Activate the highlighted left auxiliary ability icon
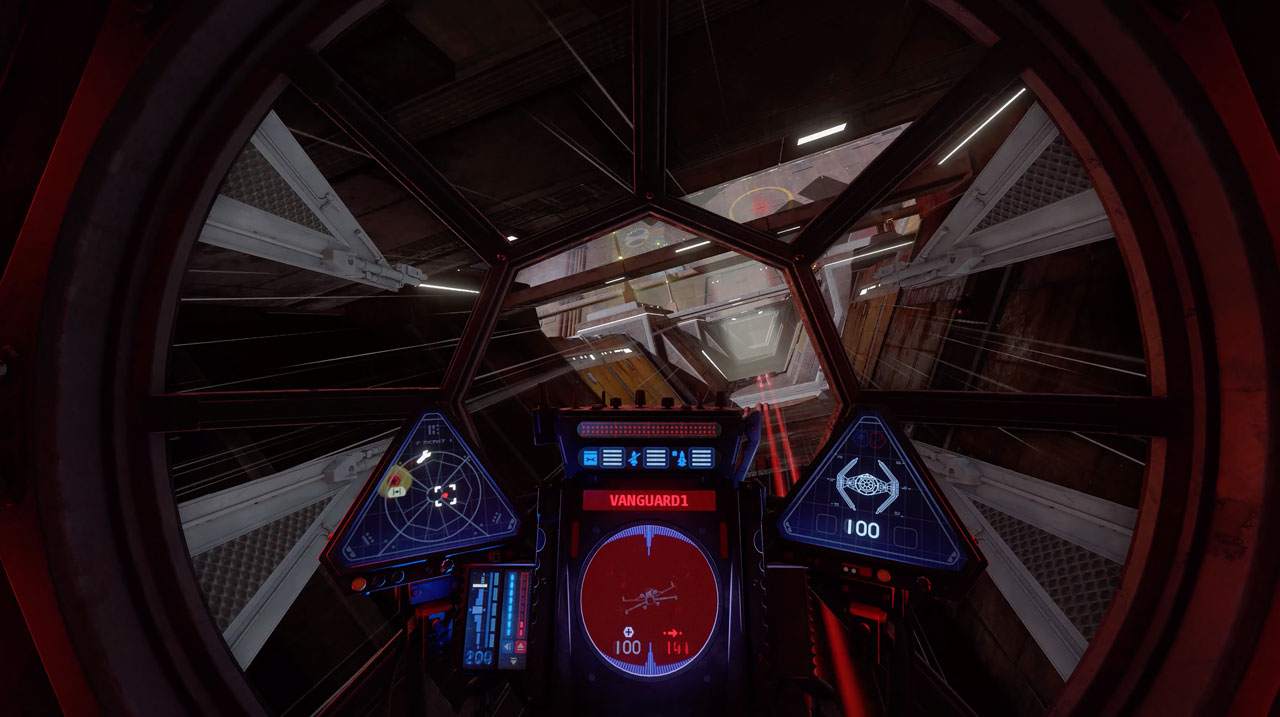This screenshot has height=717, width=1280. 589,458
